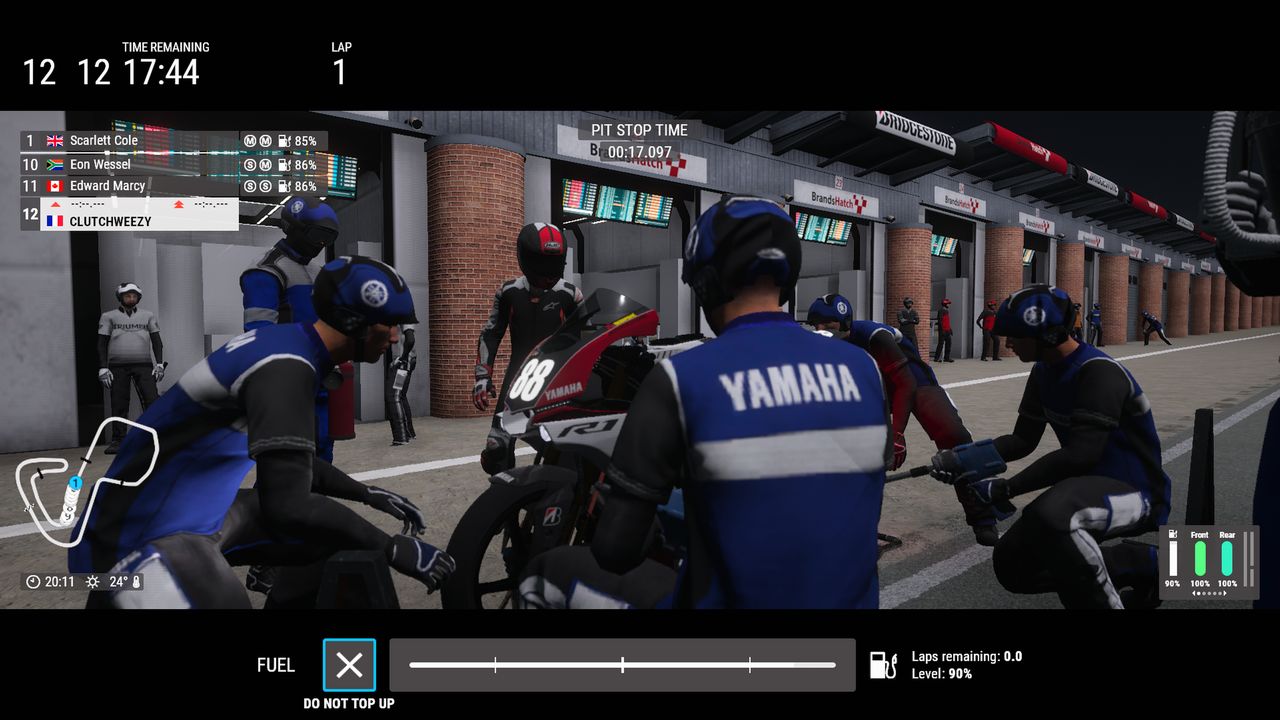Open the fuel and tyre status panel
1280x720 pixels.
[x=1207, y=562]
